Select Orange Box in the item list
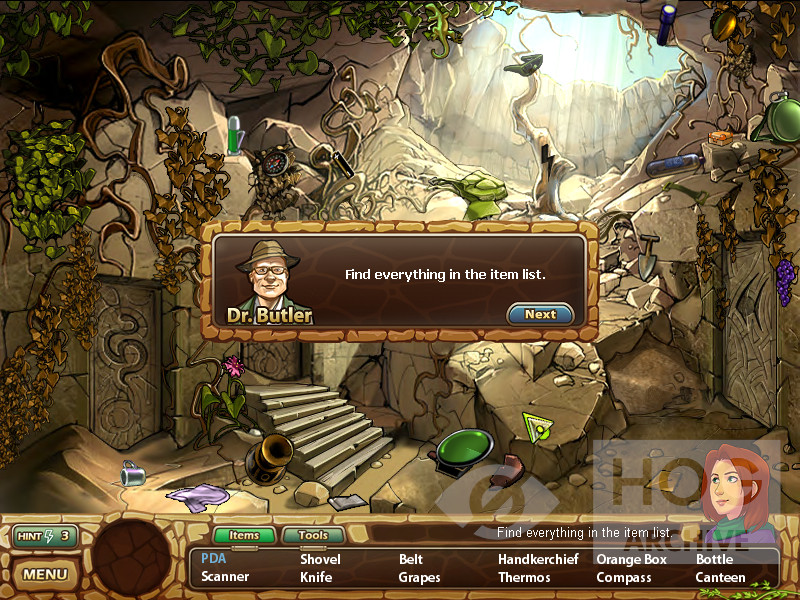 (x=631, y=559)
